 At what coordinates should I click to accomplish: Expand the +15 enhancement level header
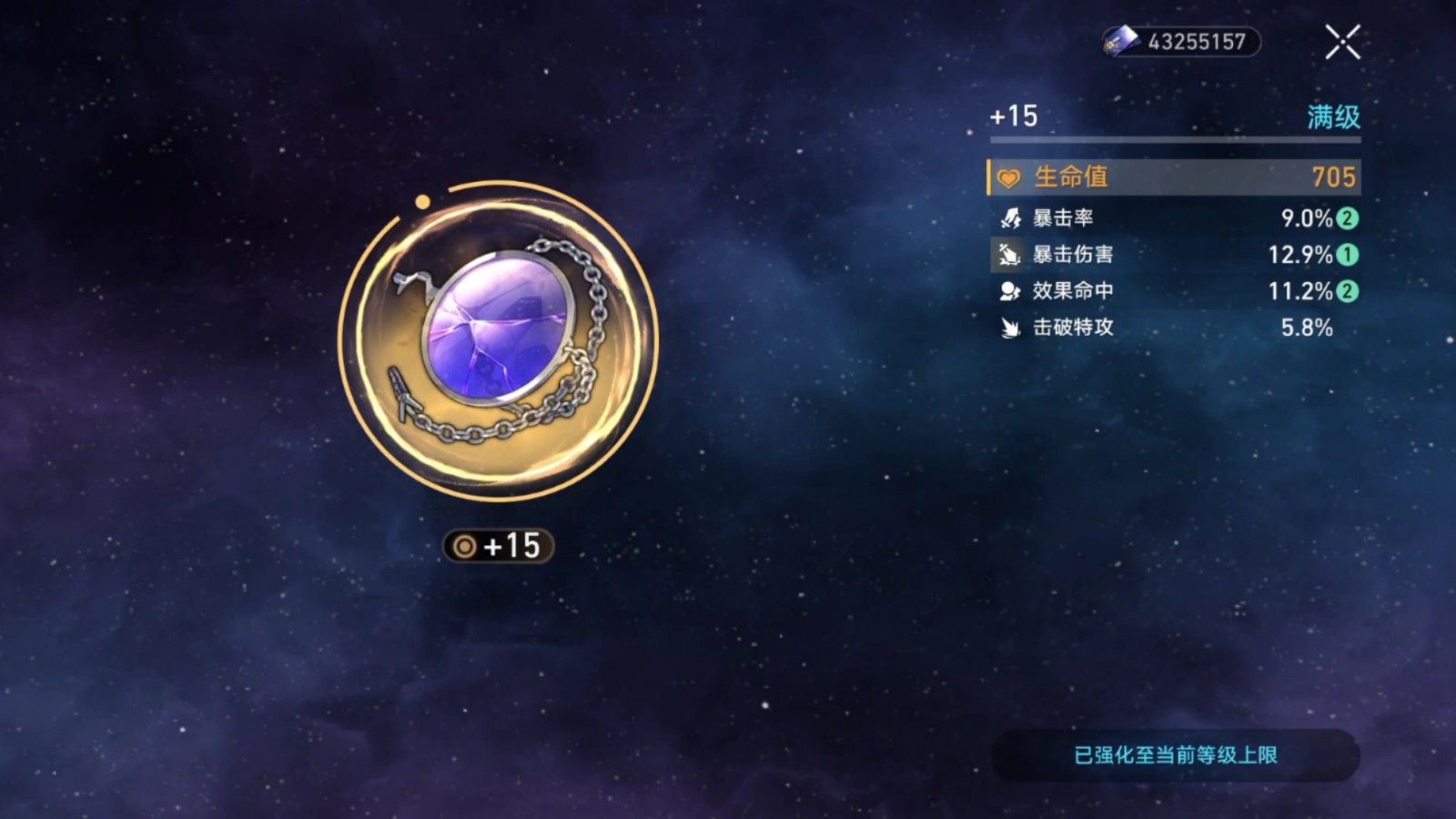coord(1012,116)
